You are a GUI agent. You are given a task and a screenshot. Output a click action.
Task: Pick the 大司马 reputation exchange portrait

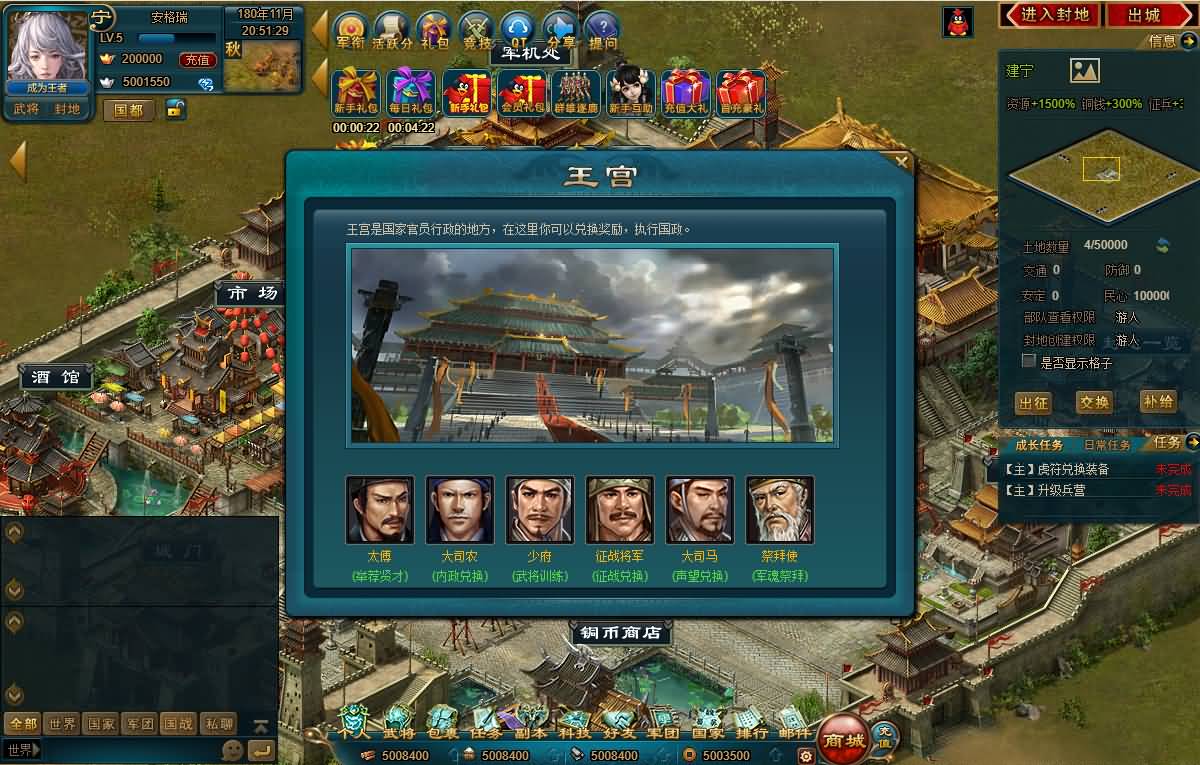(700, 510)
